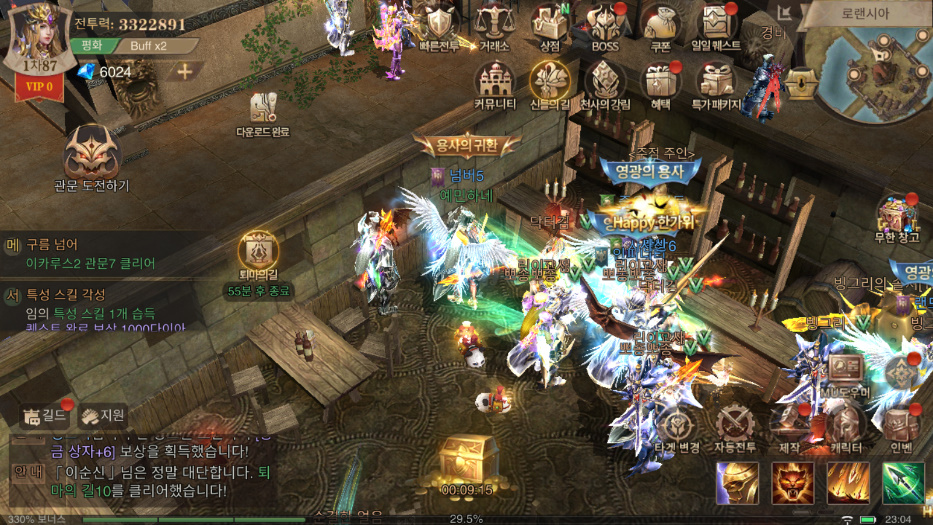
Task: Open the 상점 shop icon
Action: (549, 25)
